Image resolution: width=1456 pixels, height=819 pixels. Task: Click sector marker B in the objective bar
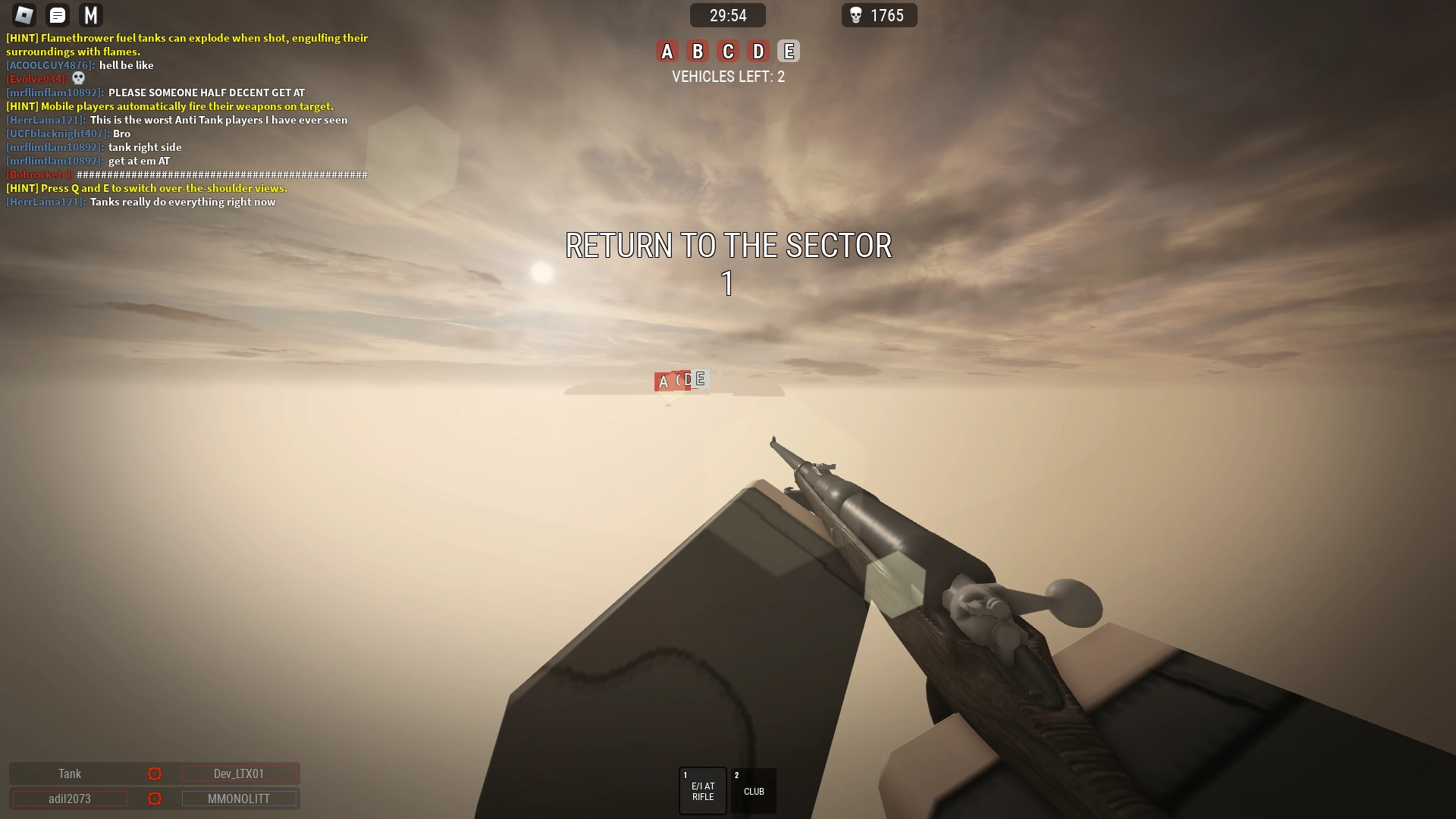click(698, 51)
